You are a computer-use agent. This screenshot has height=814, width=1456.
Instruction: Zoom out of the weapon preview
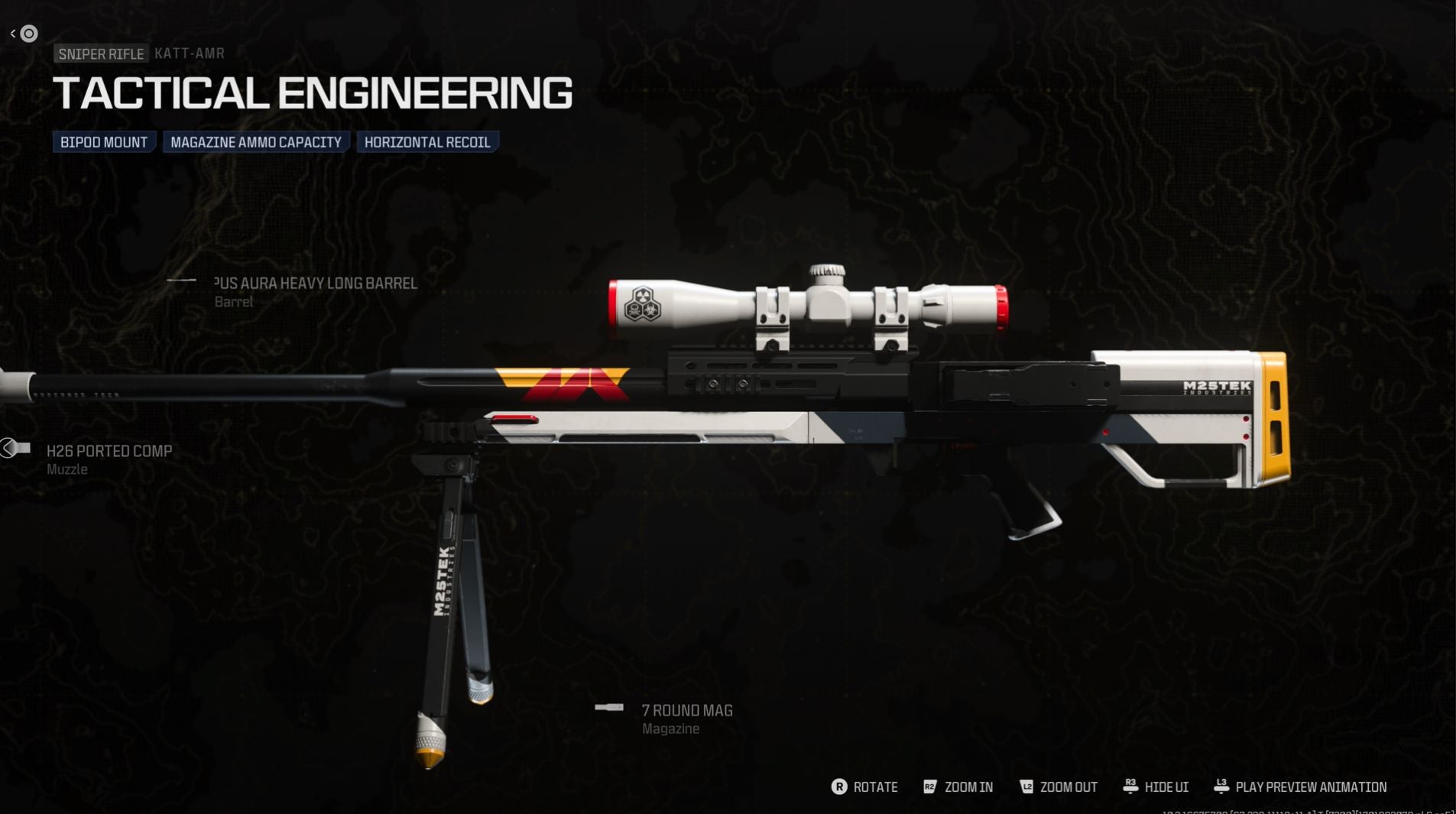(x=1059, y=787)
